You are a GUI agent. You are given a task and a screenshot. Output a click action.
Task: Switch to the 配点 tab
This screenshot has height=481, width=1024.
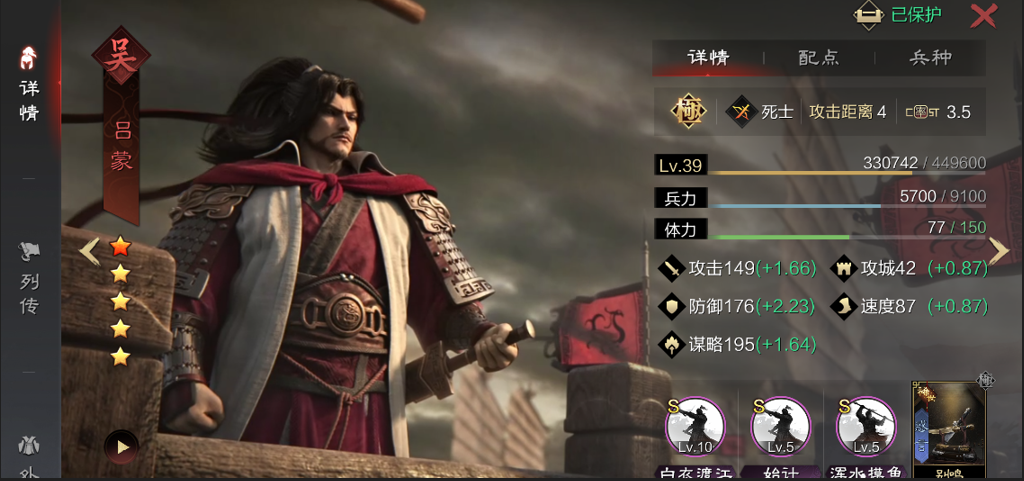[x=818, y=58]
